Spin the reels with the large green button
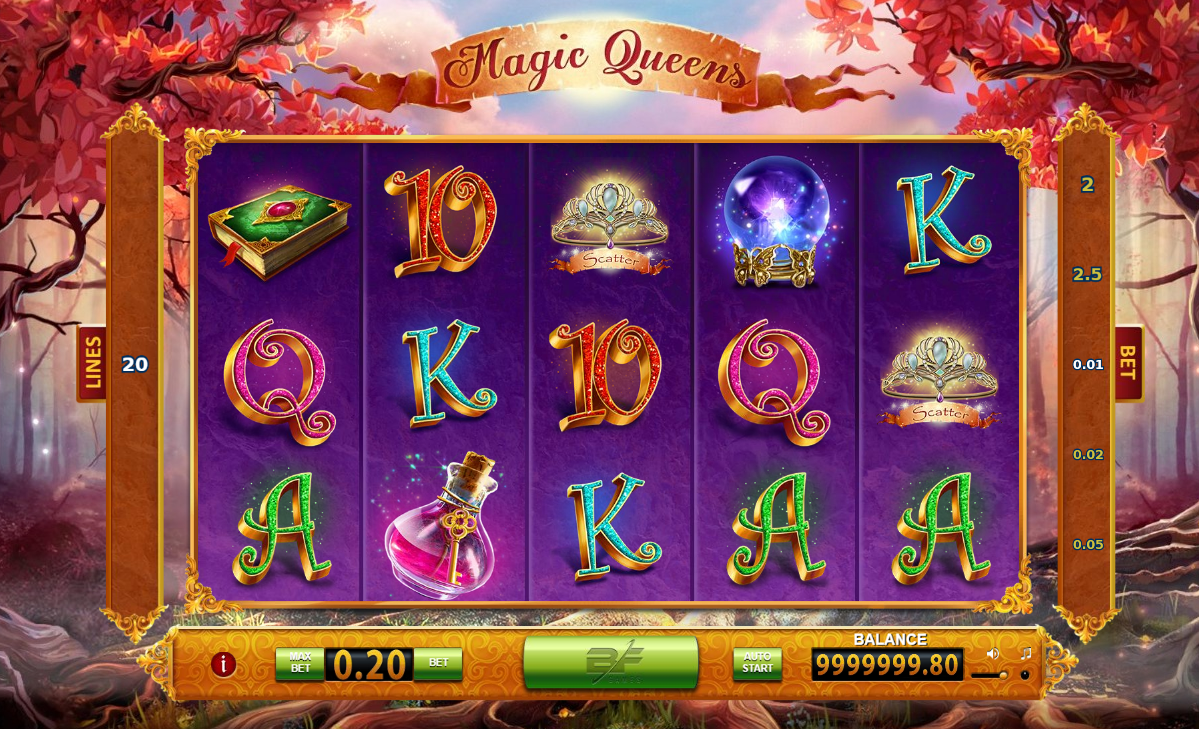This screenshot has width=1199, height=729. [x=610, y=662]
